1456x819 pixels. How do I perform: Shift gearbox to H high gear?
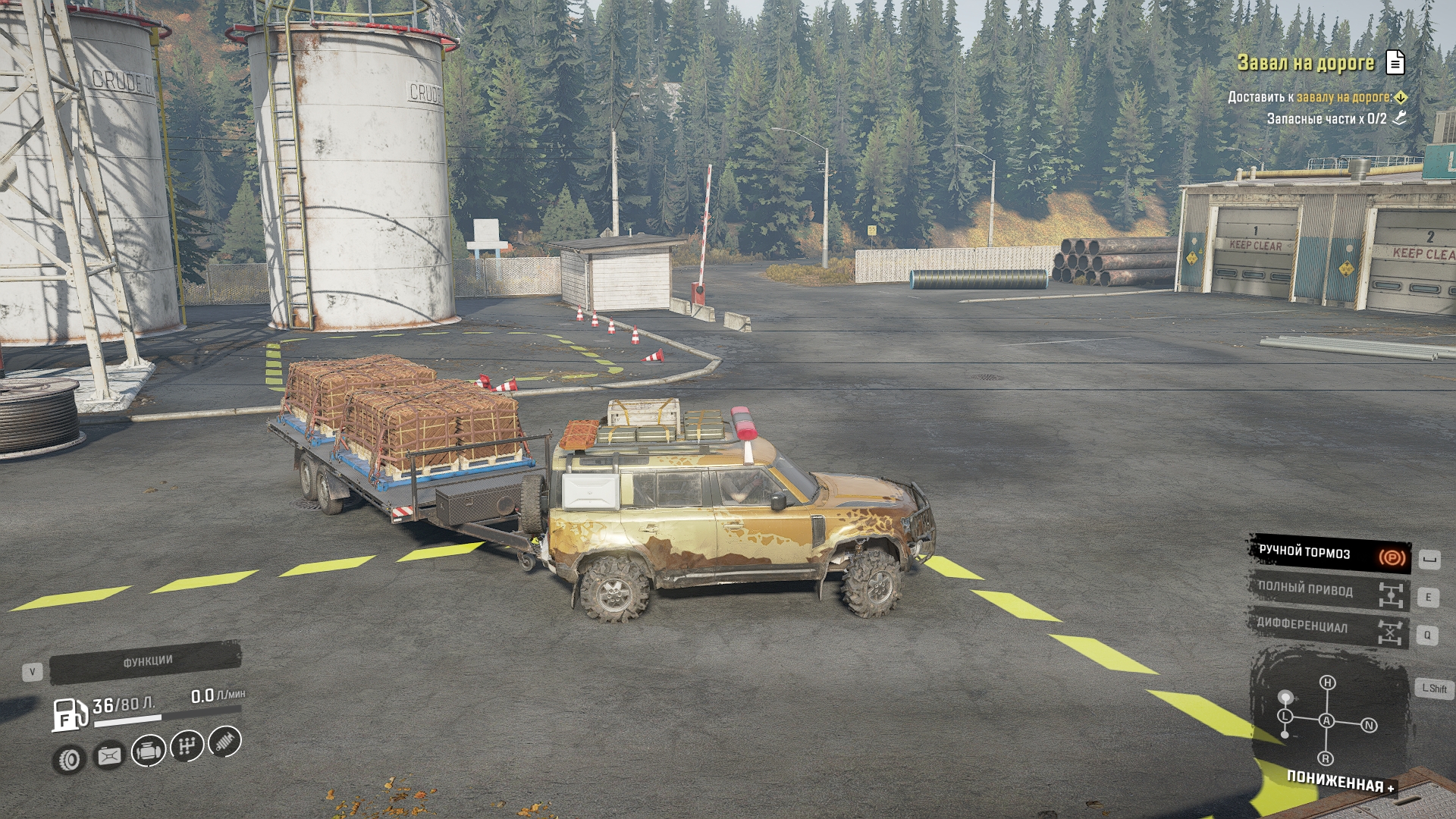tap(1327, 682)
